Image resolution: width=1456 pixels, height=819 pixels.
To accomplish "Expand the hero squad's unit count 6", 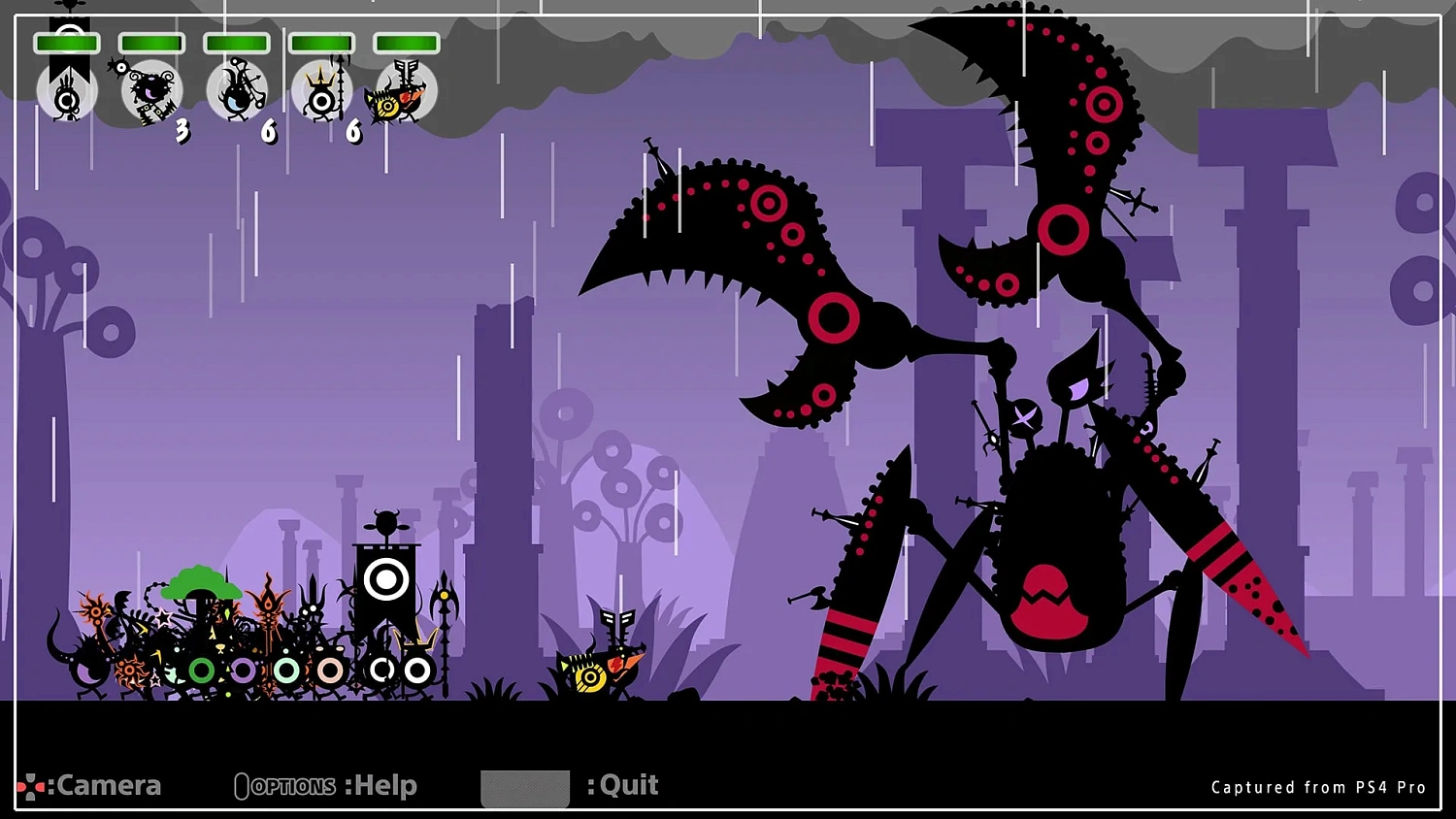I will [x=352, y=132].
